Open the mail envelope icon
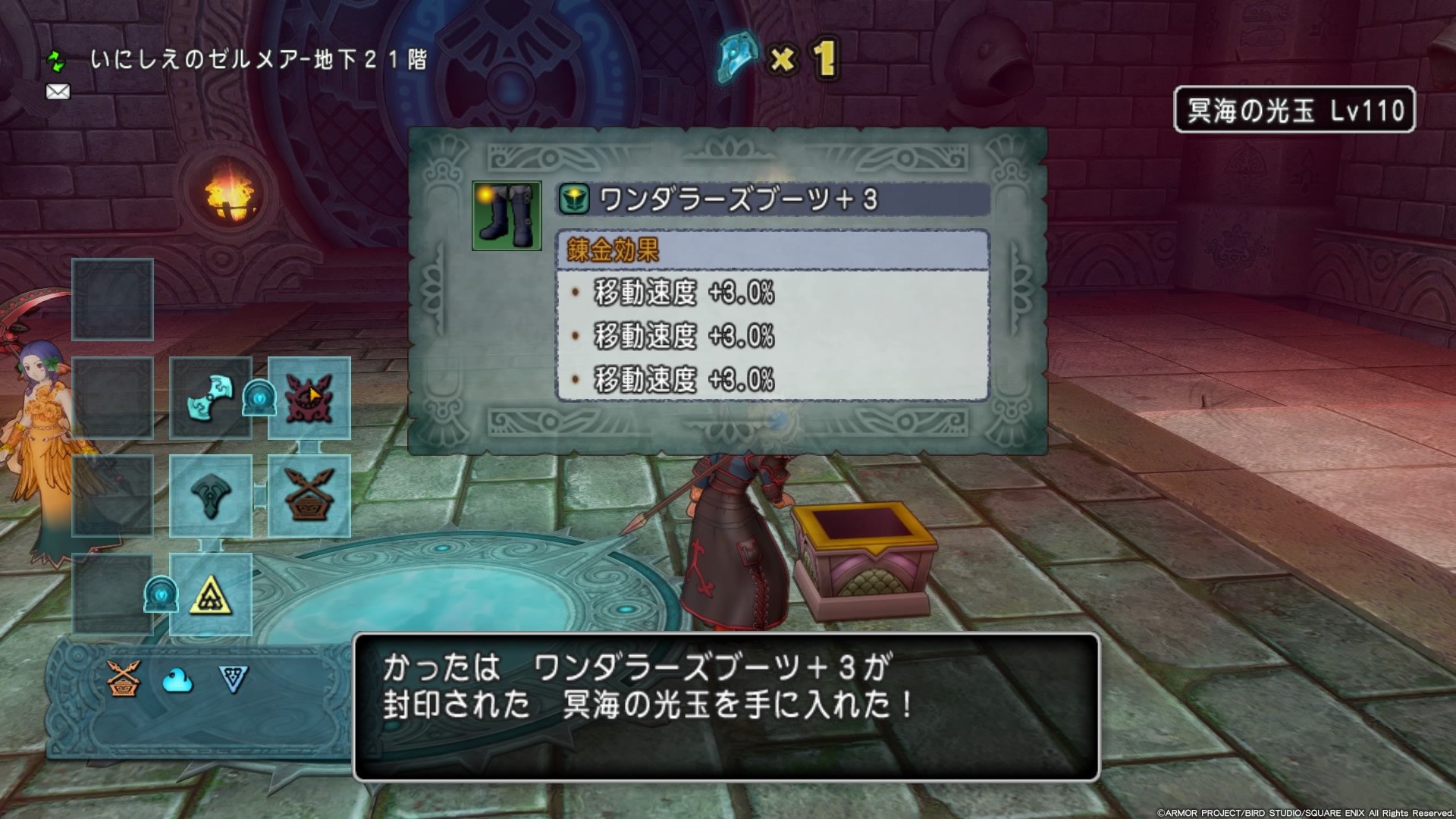 58,92
